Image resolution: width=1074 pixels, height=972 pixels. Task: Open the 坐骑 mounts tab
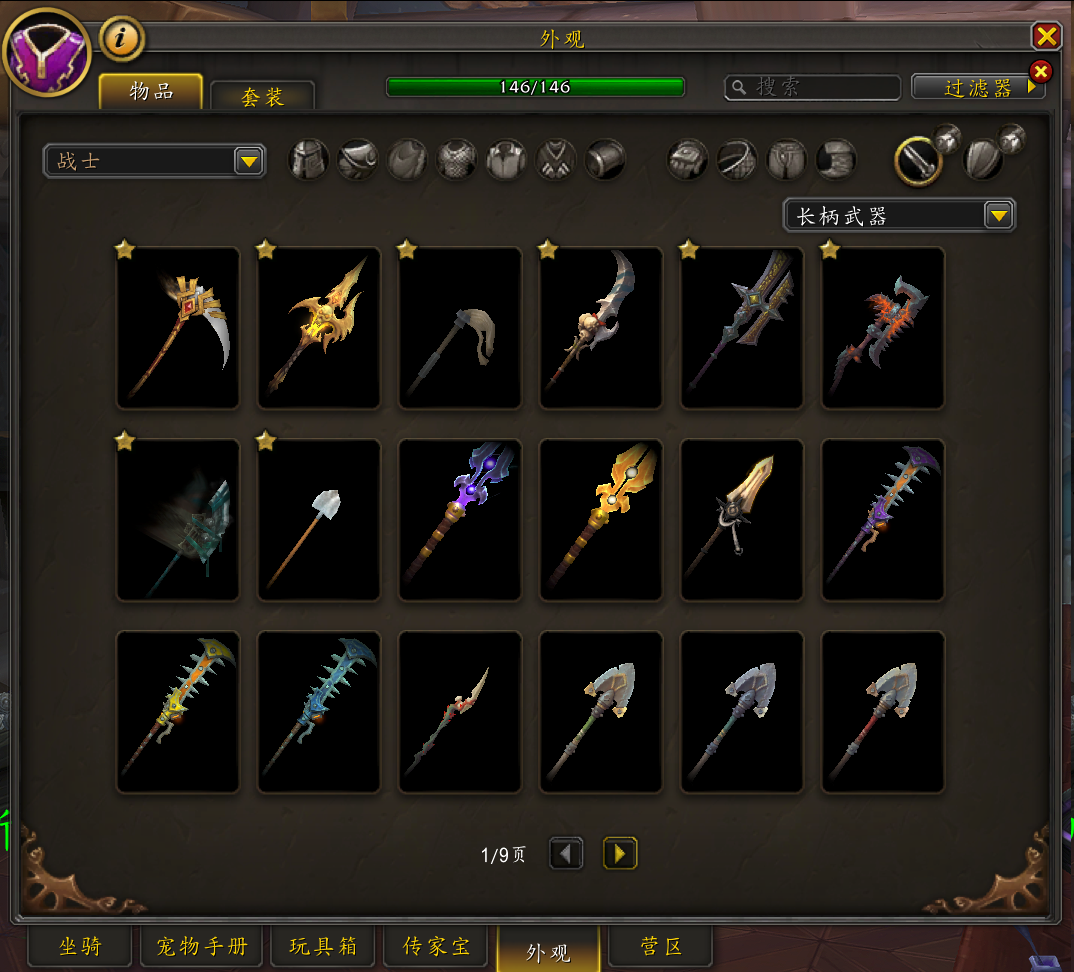coord(80,946)
